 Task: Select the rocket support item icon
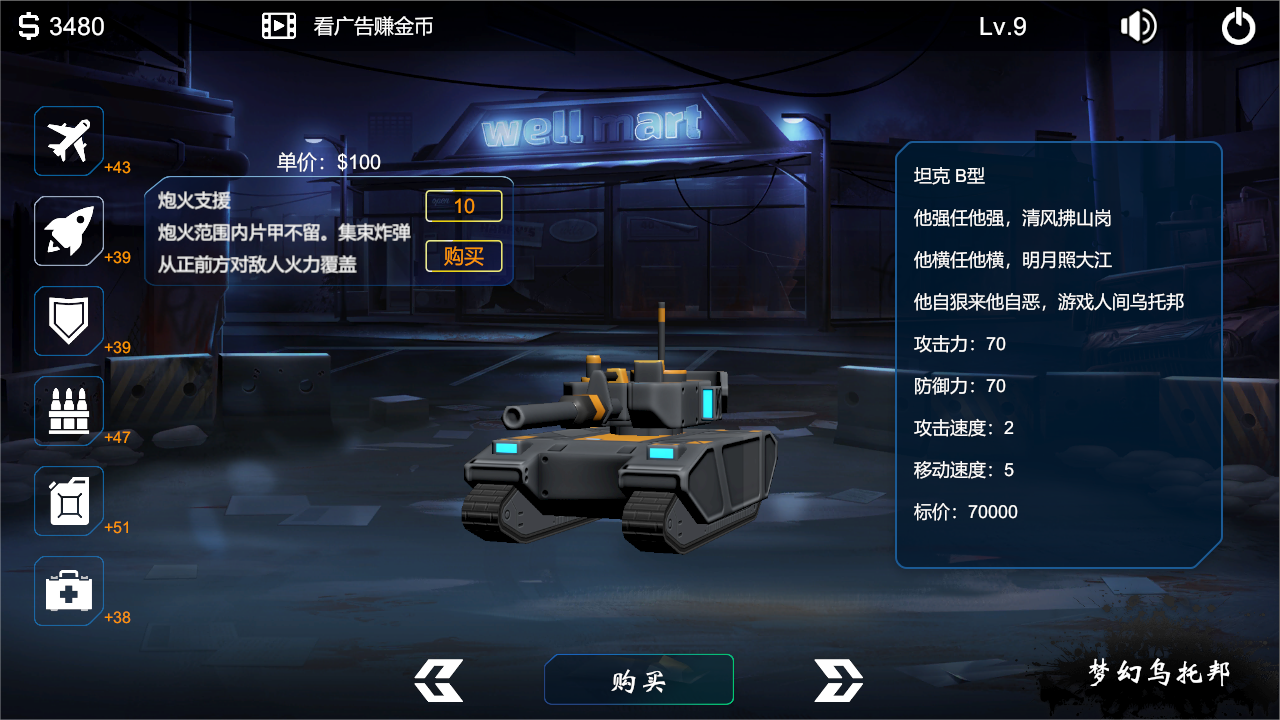(x=68, y=230)
